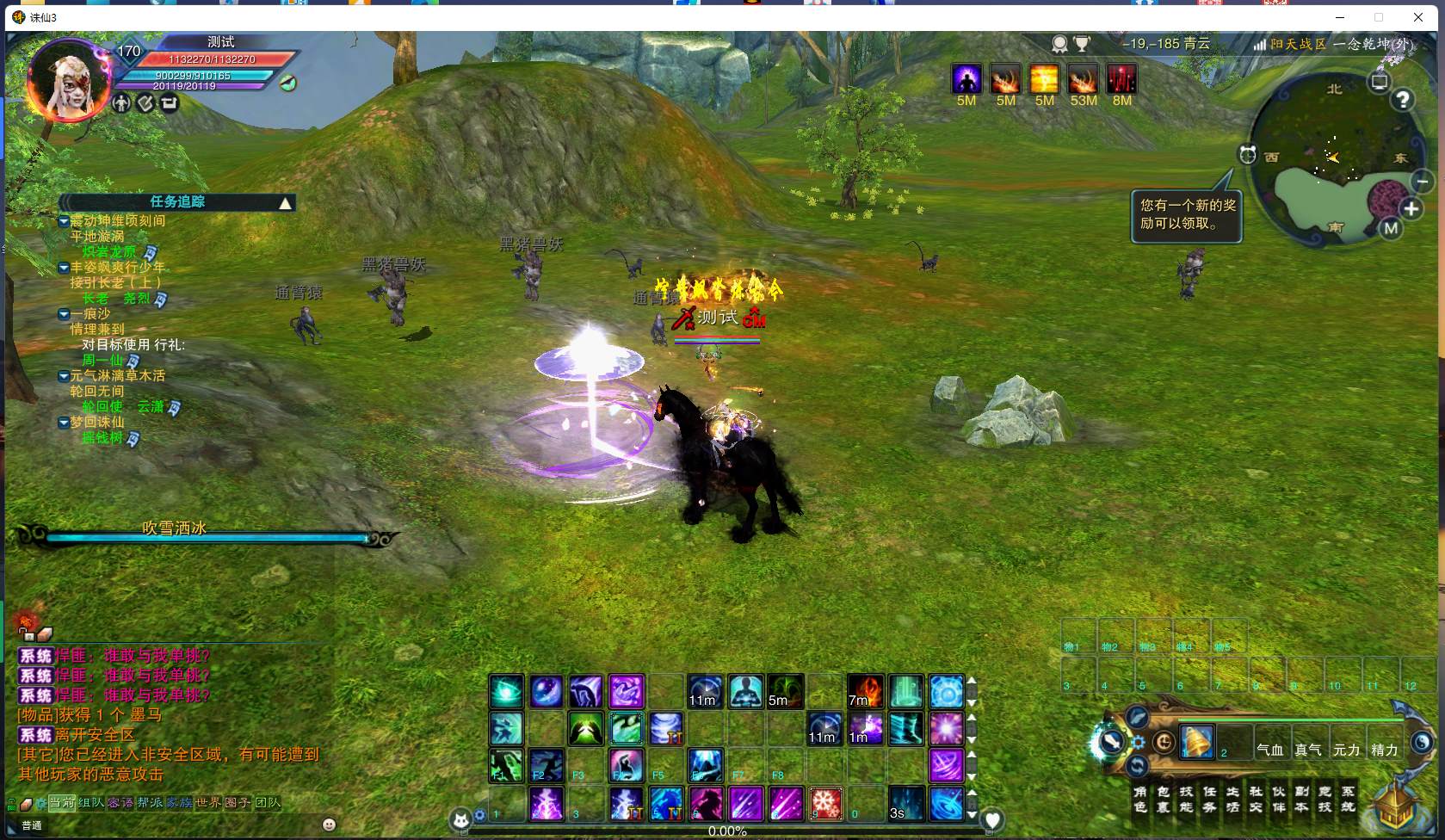Click the player portrait avatar

coord(69,80)
